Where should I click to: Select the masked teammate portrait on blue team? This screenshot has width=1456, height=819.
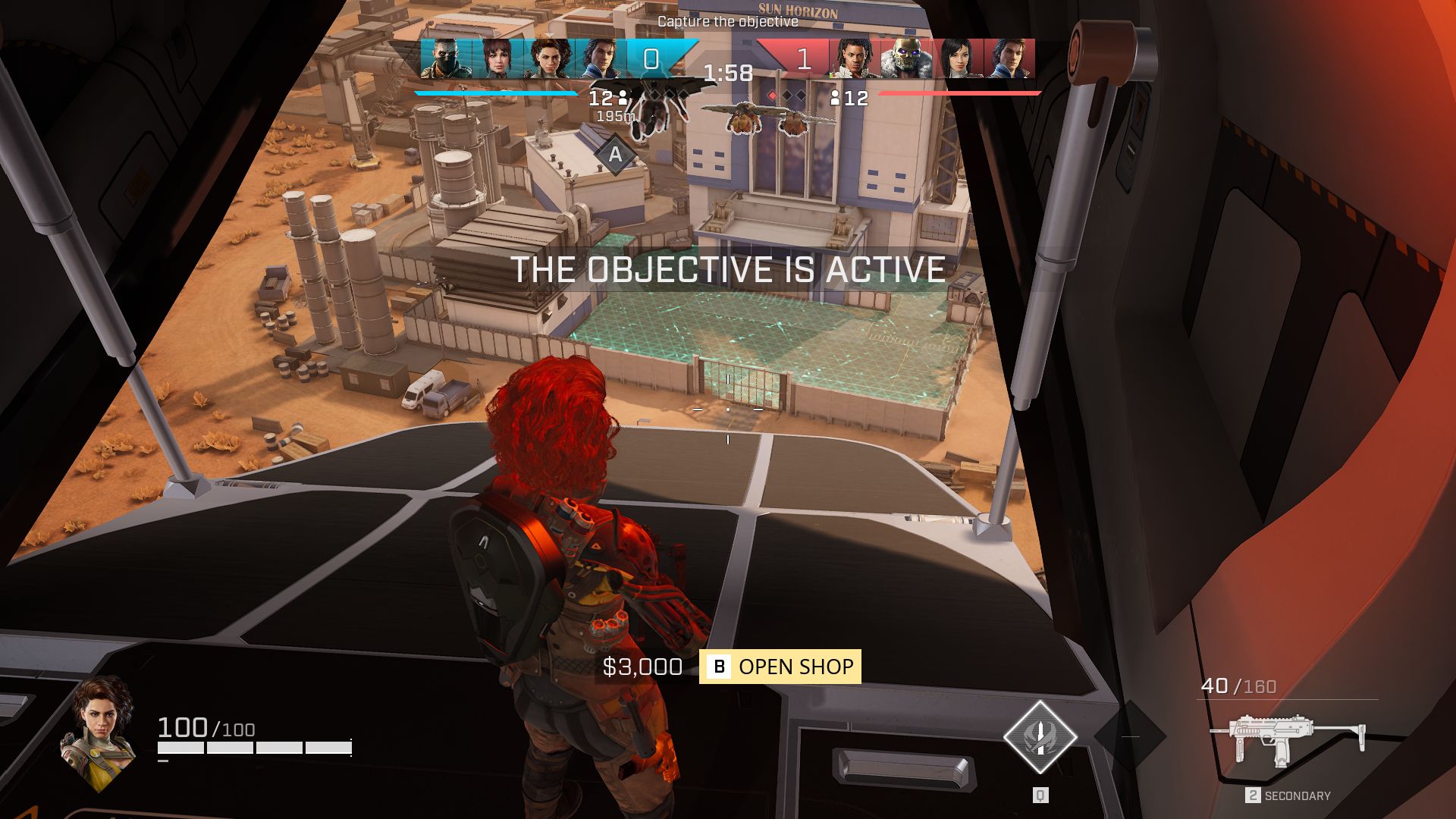point(445,59)
